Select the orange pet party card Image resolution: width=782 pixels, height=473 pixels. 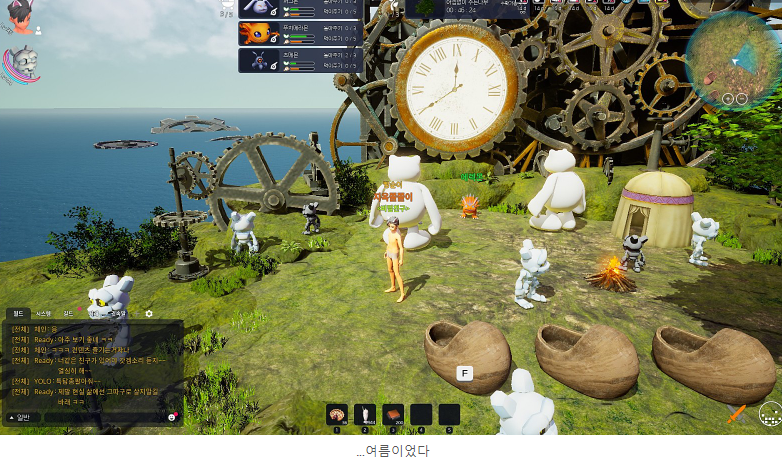(x=300, y=33)
